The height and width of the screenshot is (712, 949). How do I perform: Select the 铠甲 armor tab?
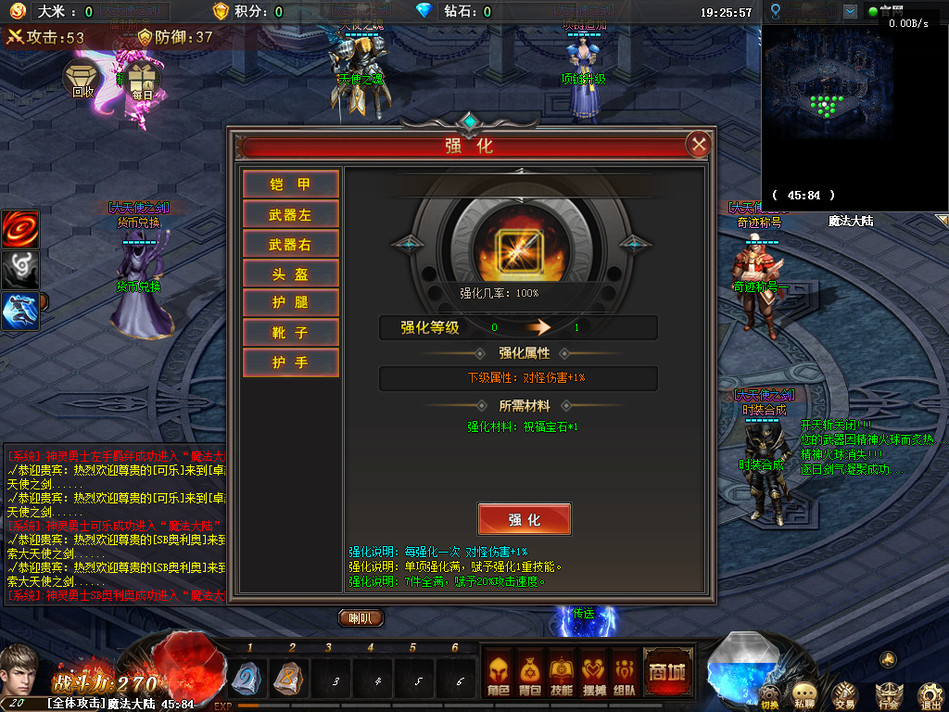click(x=290, y=184)
